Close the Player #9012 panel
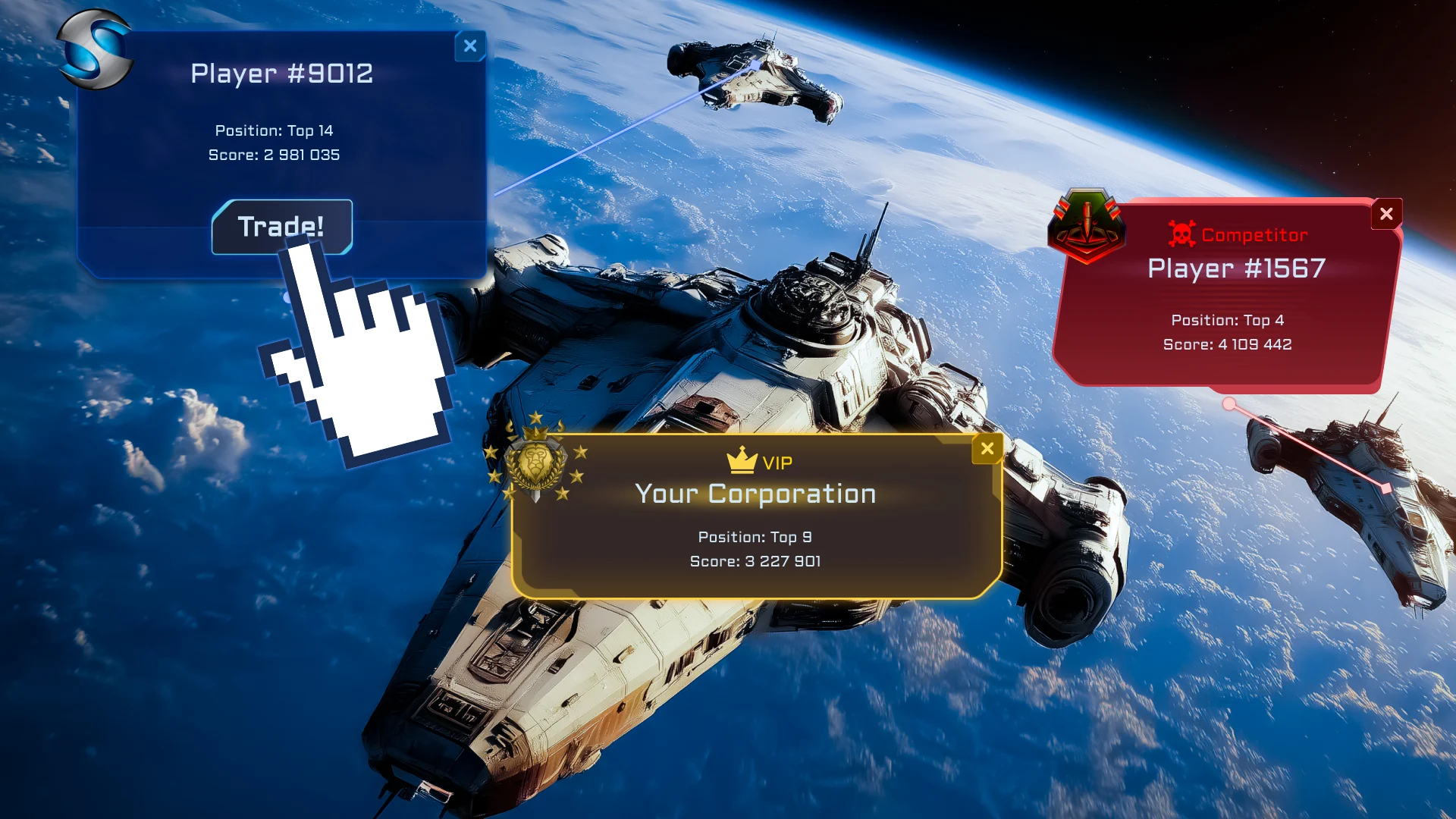This screenshot has width=1456, height=819. (x=470, y=46)
